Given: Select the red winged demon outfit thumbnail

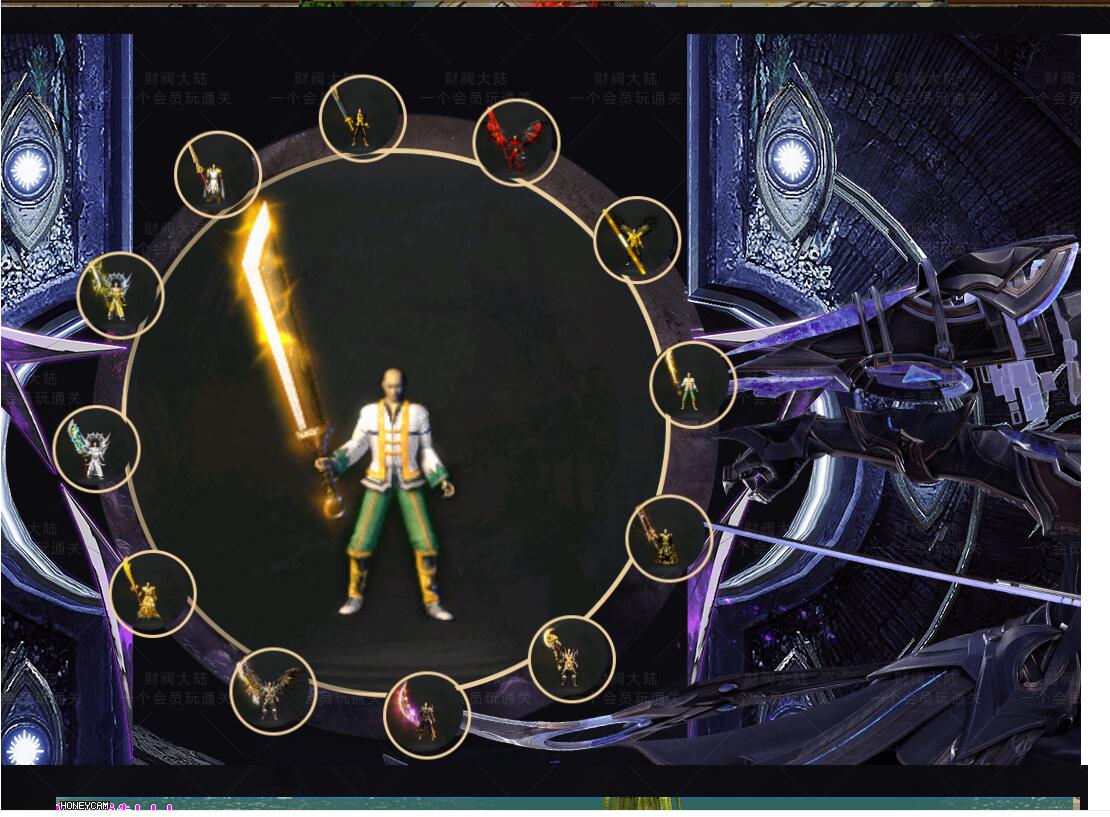Looking at the screenshot, I should 515,142.
